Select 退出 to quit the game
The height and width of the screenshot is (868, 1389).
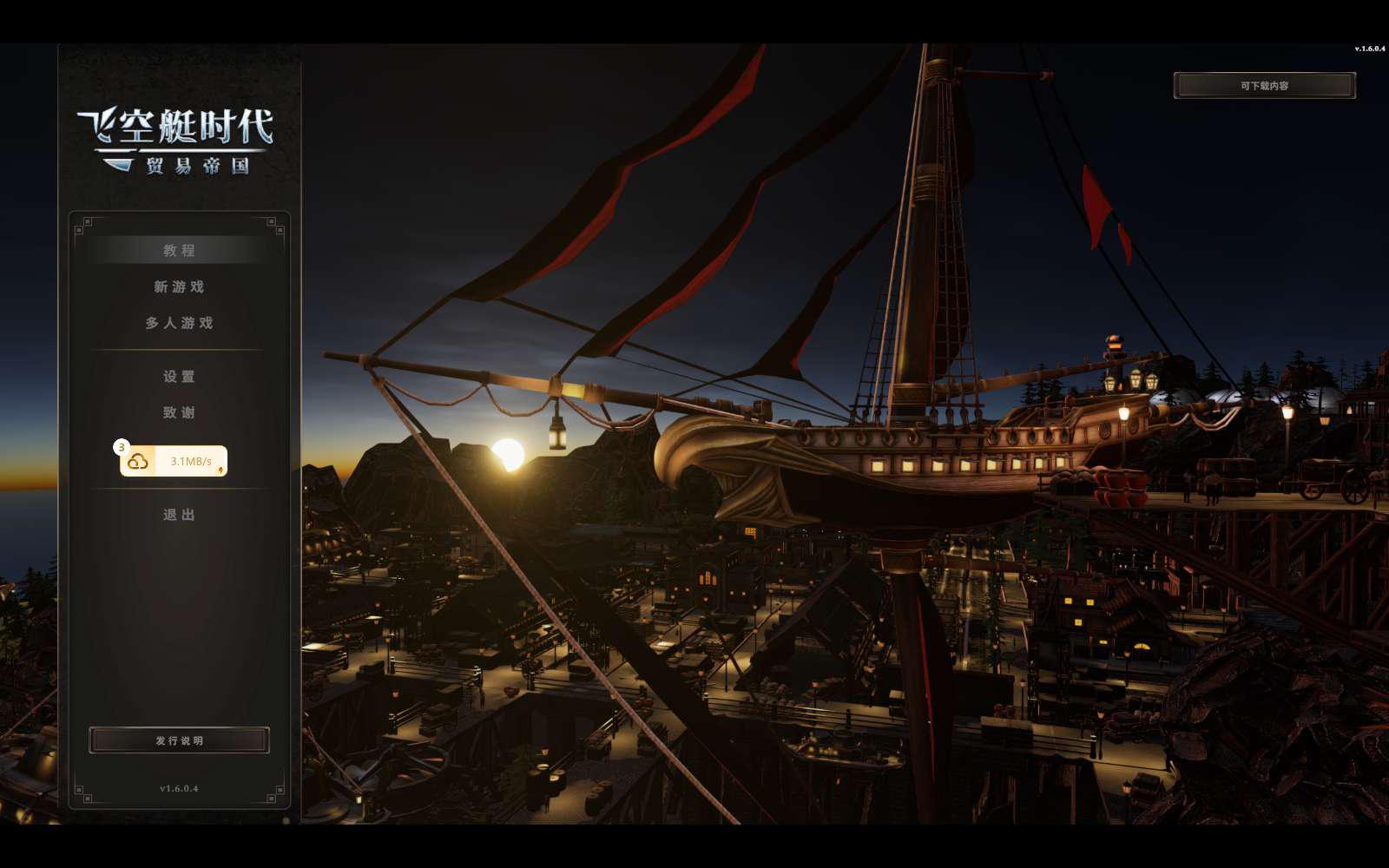point(179,515)
